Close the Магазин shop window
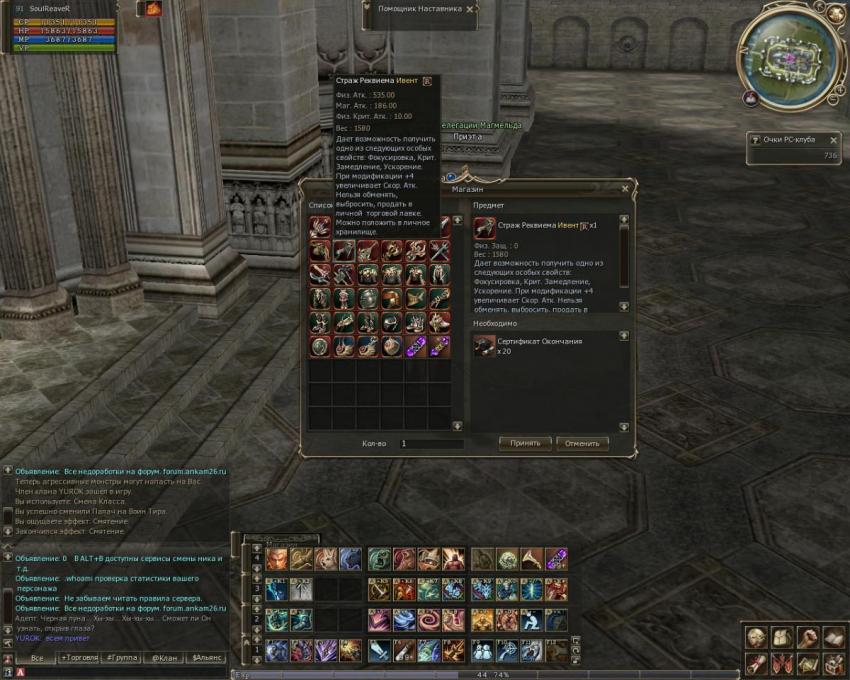Image resolution: width=850 pixels, height=680 pixels. [x=626, y=187]
